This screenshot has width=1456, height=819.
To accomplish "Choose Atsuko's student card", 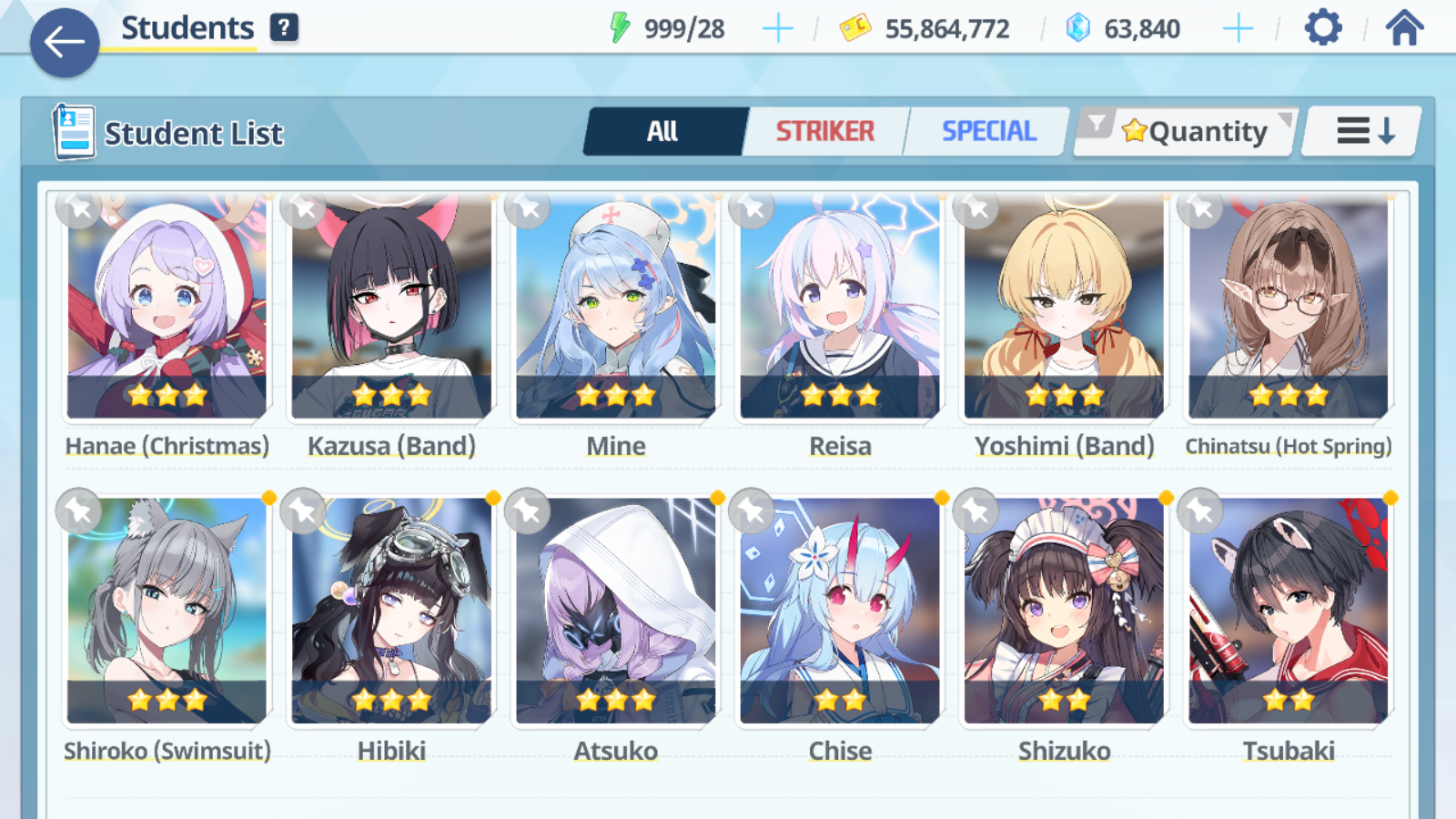I will 616,612.
